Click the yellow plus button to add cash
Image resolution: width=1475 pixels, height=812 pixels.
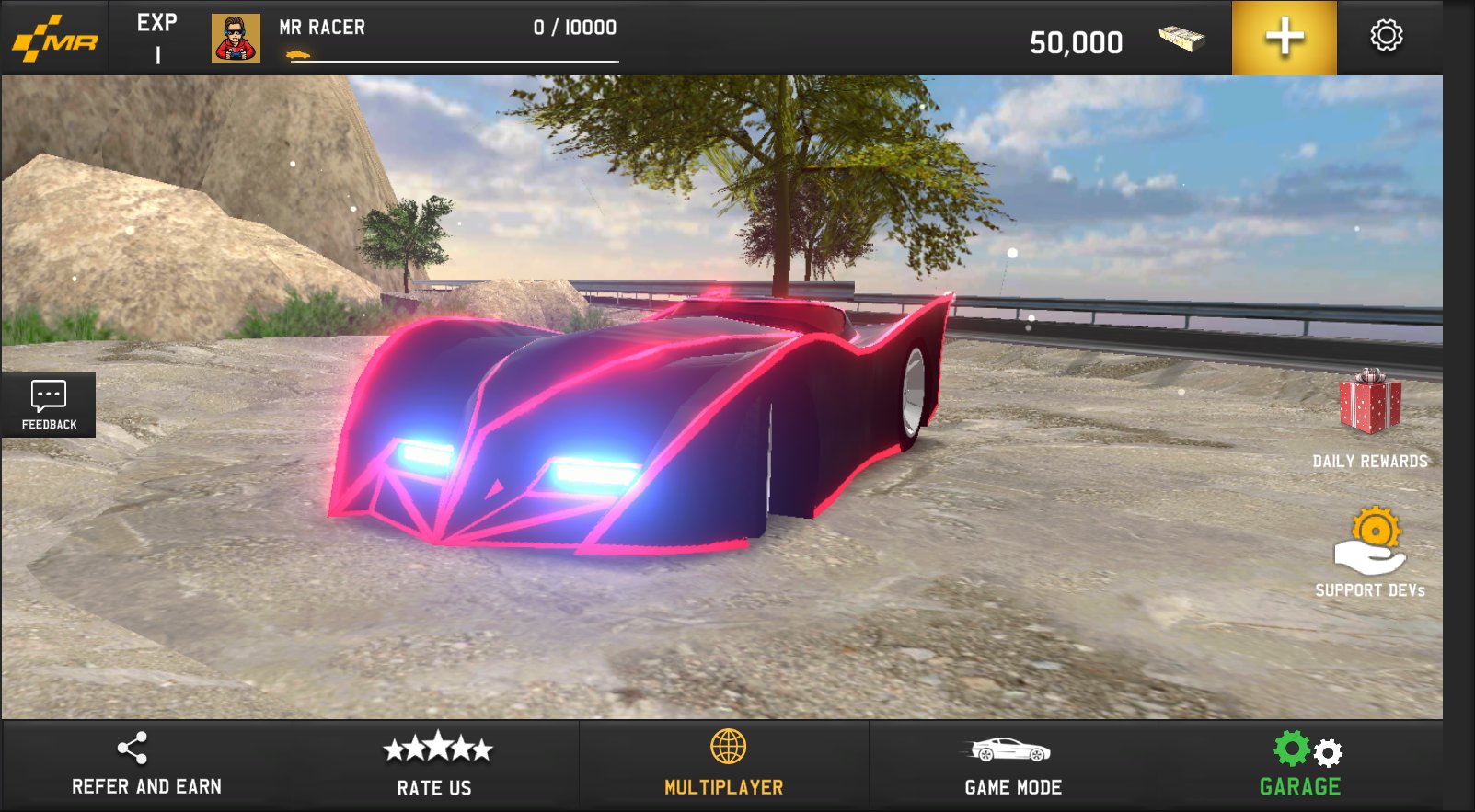1284,38
